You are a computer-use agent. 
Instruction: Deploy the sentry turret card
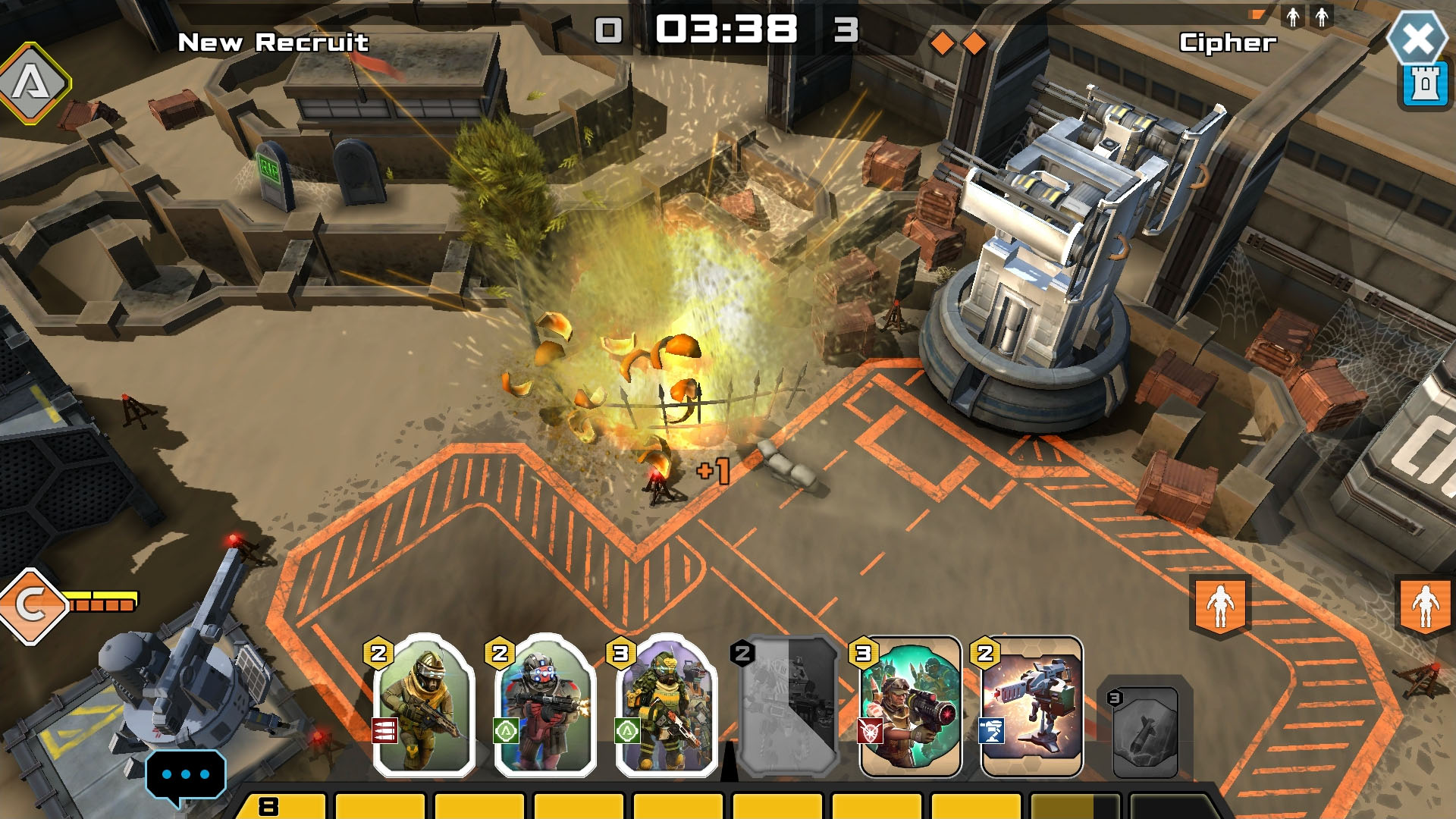1031,707
